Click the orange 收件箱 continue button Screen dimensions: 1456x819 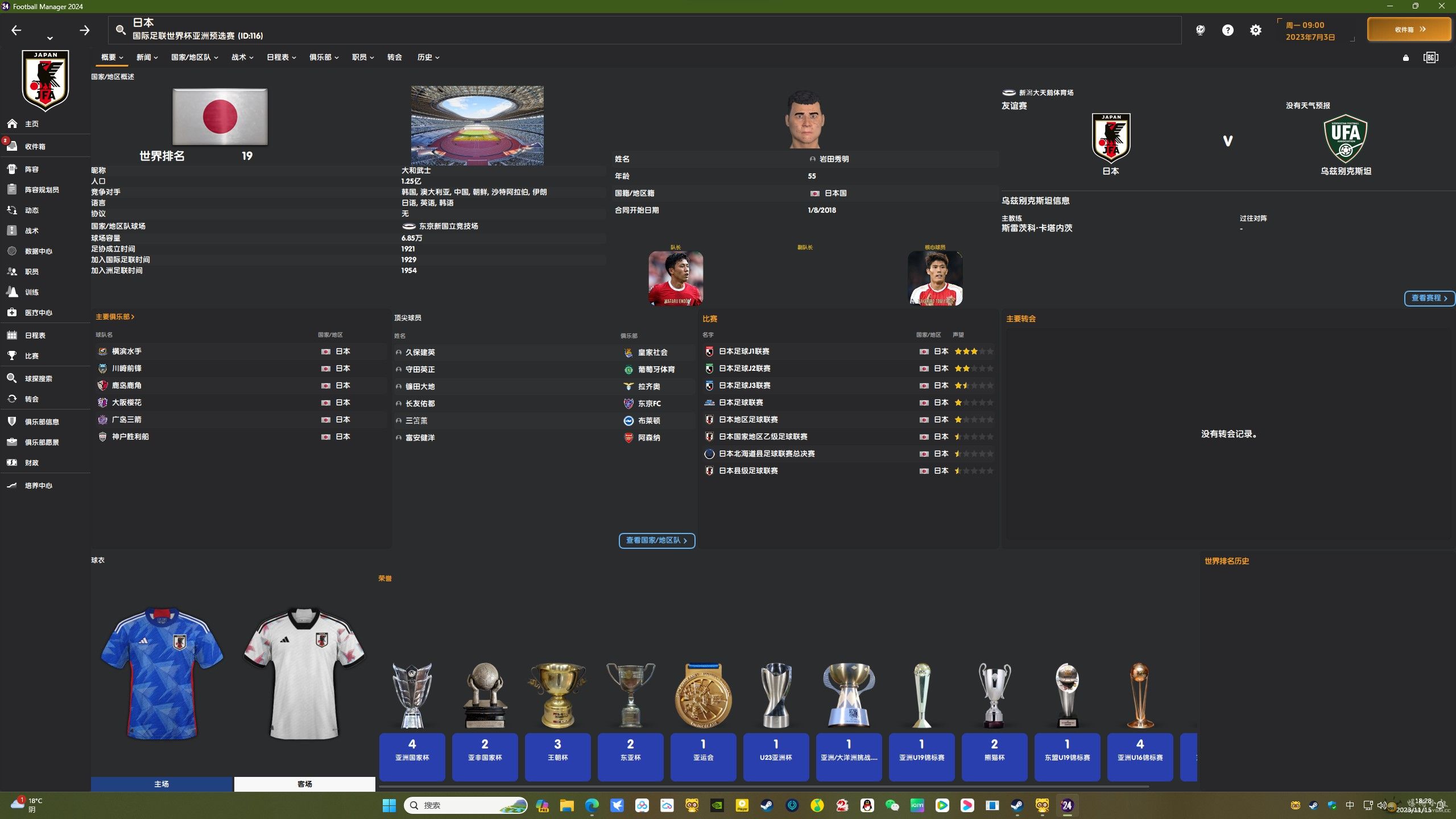tap(1409, 30)
